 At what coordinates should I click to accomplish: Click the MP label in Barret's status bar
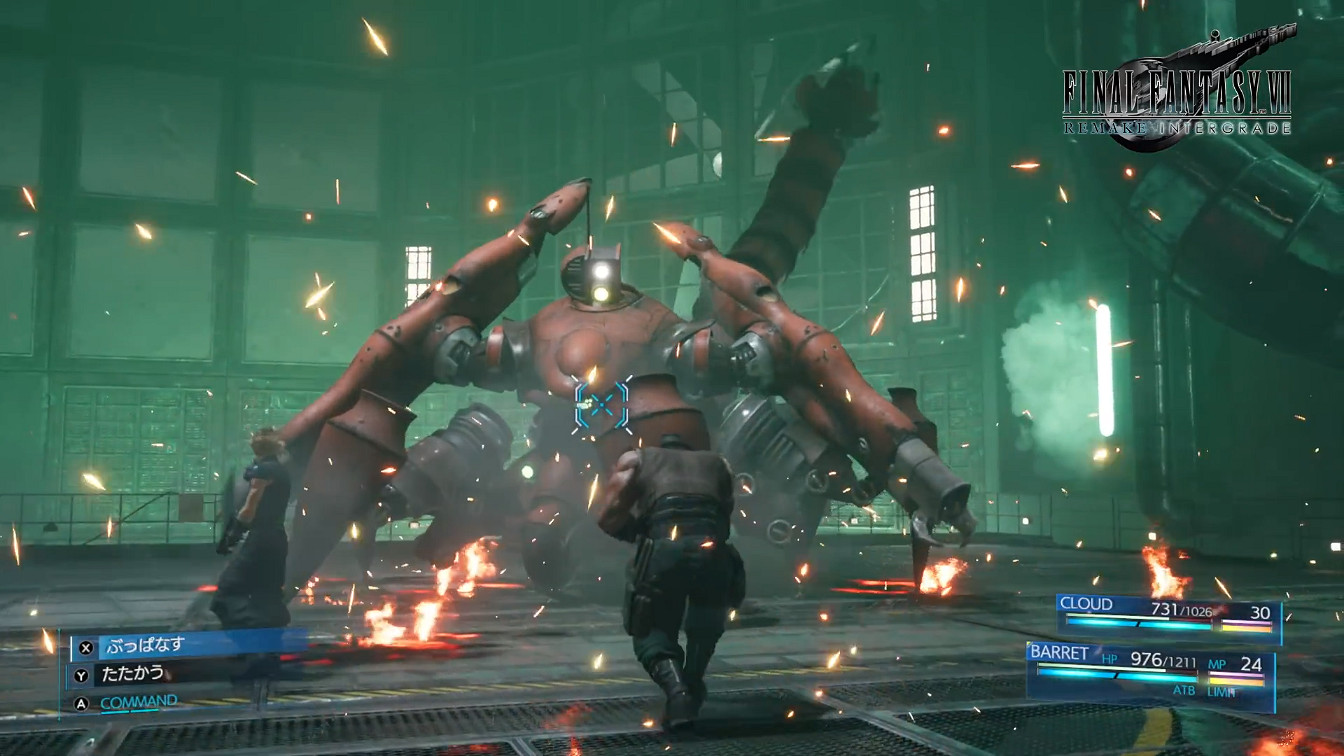click(x=1217, y=664)
